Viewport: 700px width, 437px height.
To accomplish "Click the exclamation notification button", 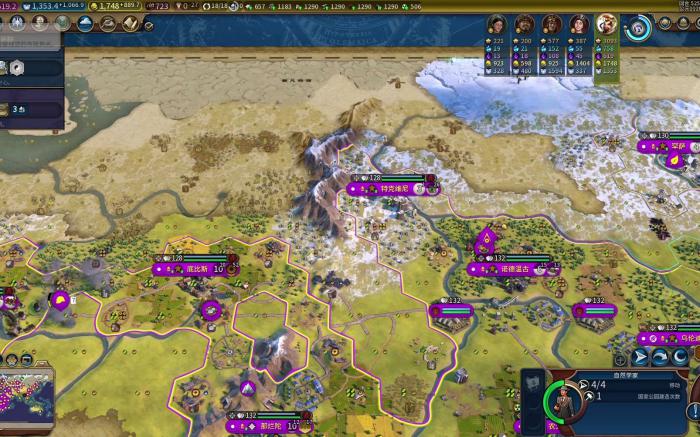I will click(x=693, y=410).
